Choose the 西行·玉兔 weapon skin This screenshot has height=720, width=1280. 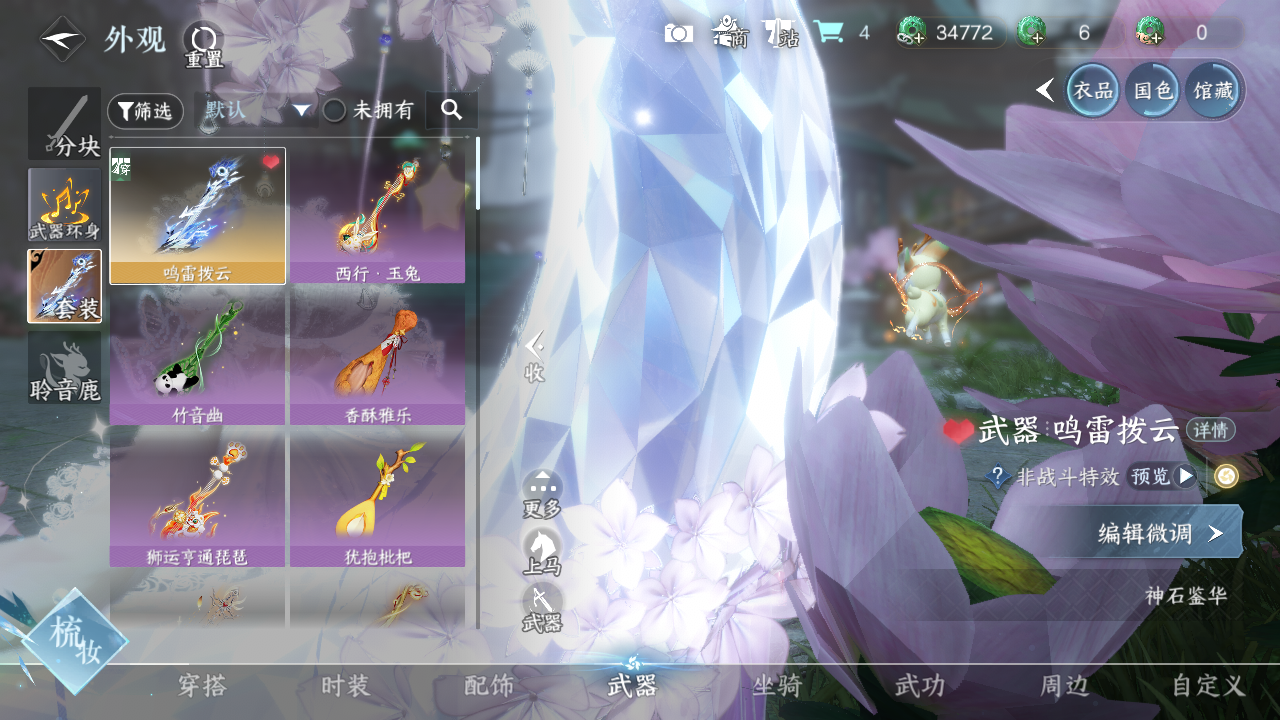point(377,215)
